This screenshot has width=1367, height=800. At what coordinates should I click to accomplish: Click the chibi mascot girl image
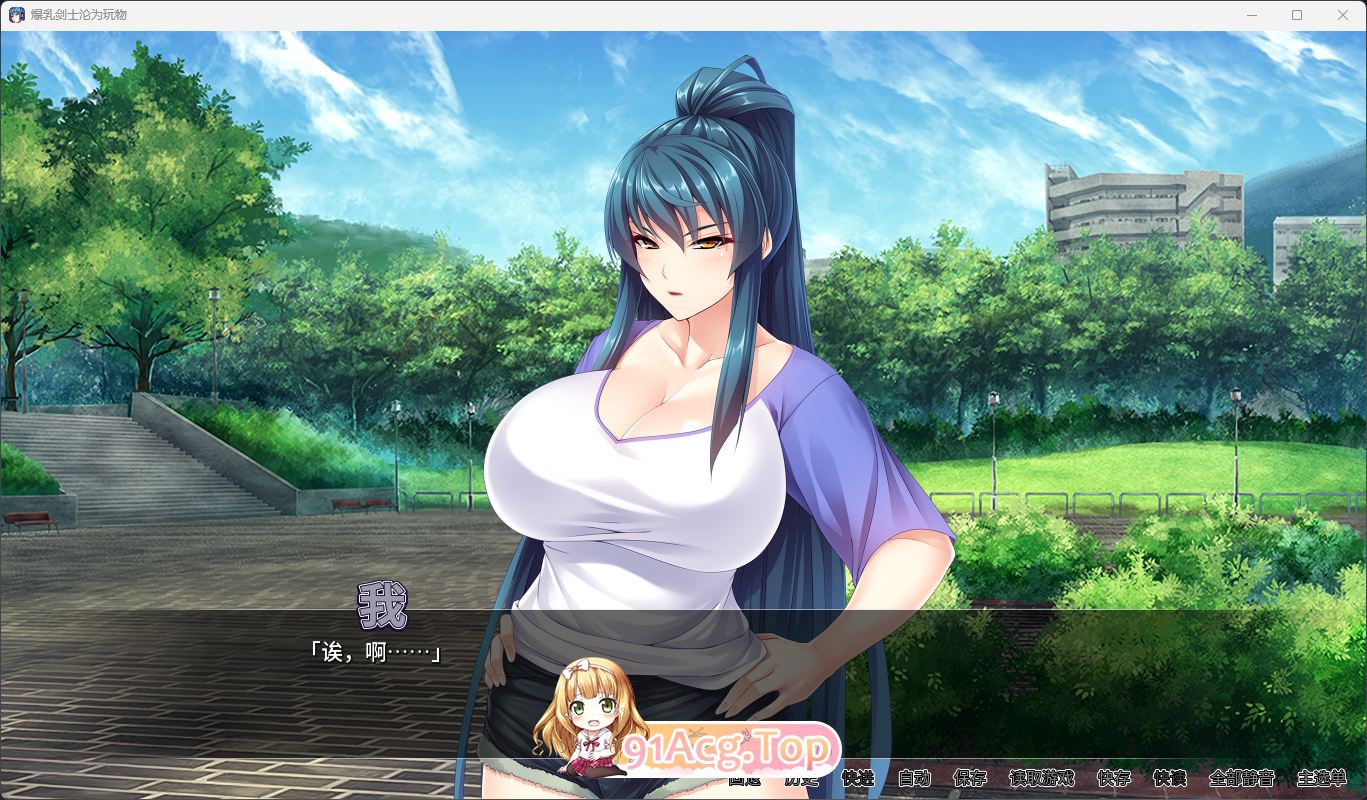pos(590,720)
